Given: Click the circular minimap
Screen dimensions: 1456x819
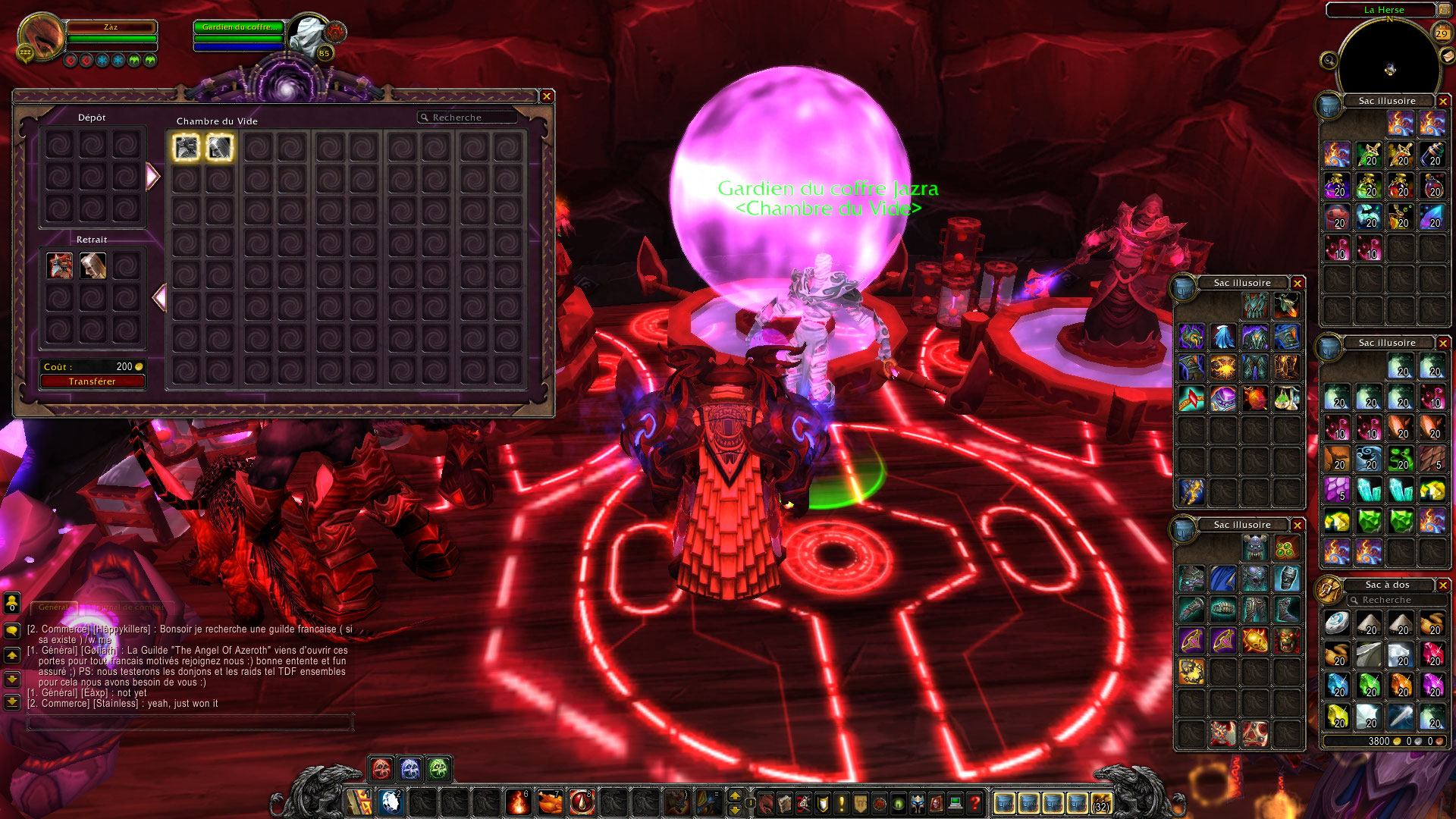Looking at the screenshot, I should pyautogui.click(x=1389, y=68).
